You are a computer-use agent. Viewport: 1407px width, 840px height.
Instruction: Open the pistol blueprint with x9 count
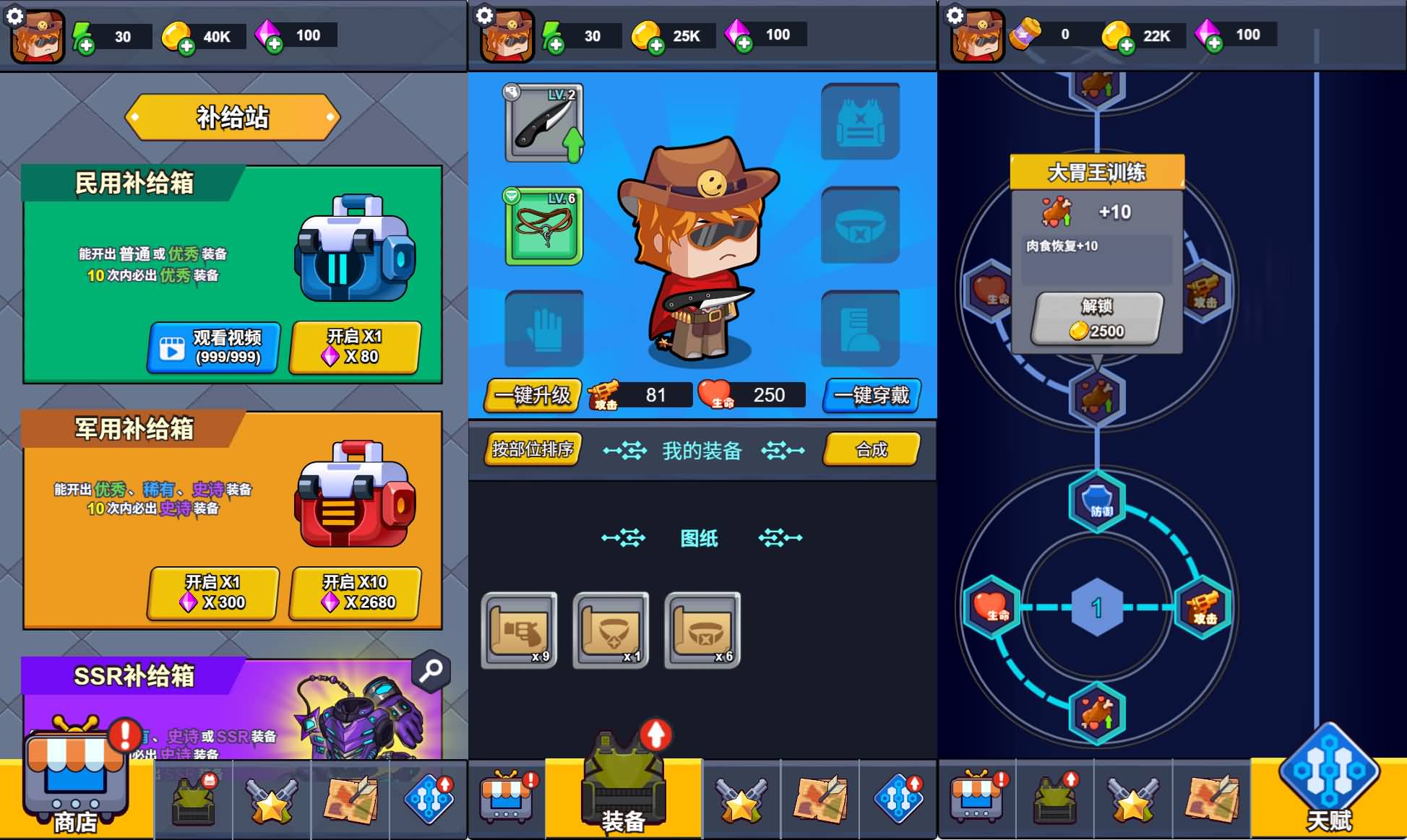pyautogui.click(x=518, y=630)
